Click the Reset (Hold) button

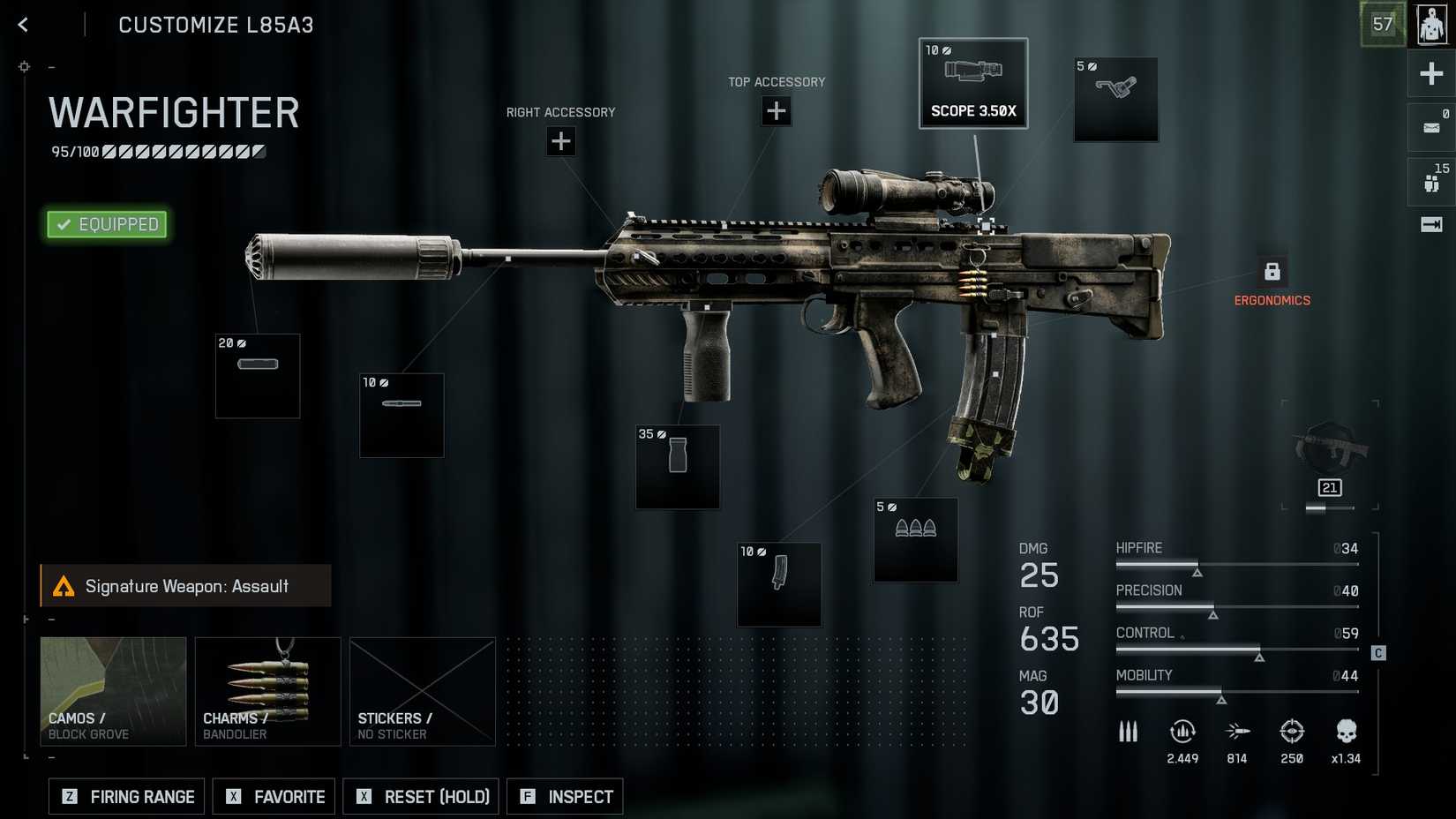click(421, 796)
